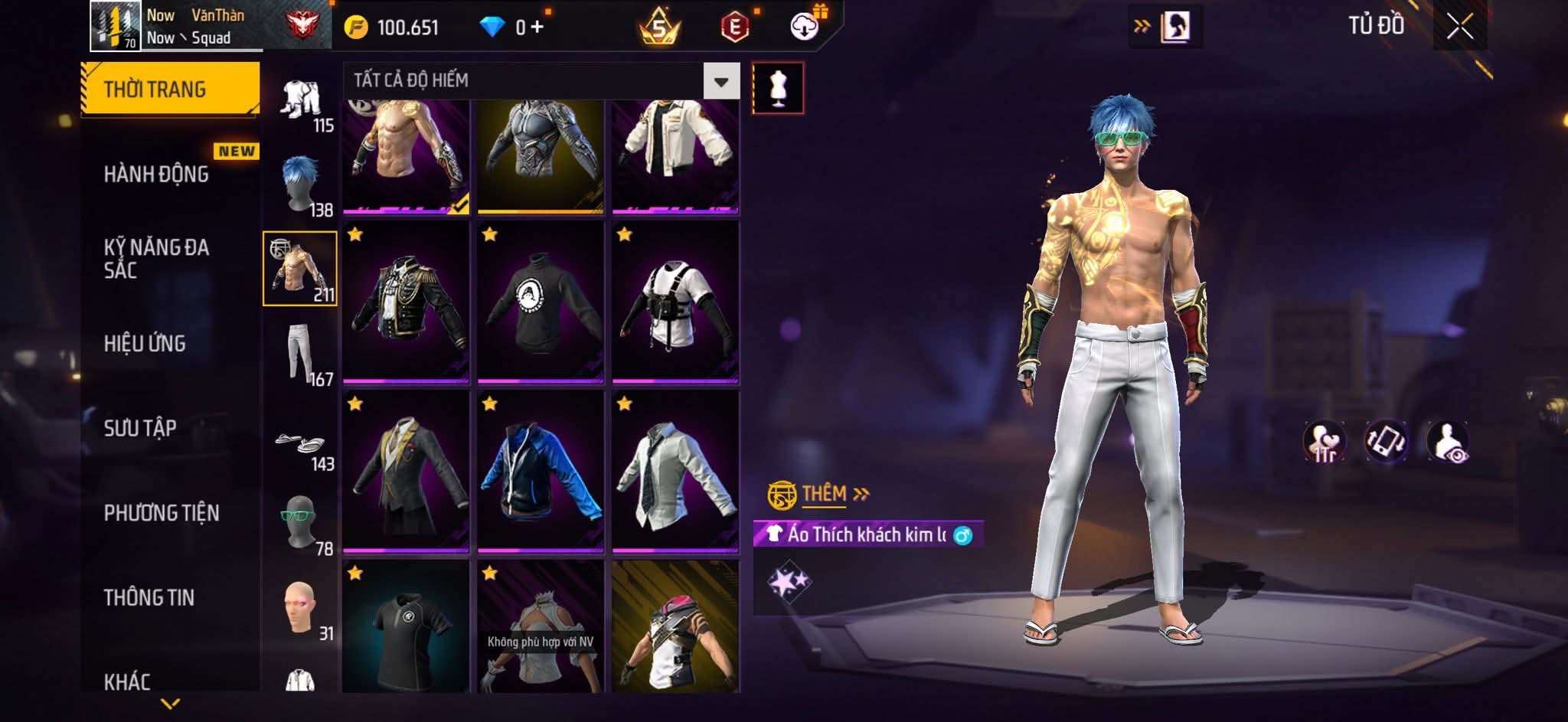The width and height of the screenshot is (1568, 722).
Task: Choose the PHƯƠNG TIỆN tab
Action: coord(162,513)
